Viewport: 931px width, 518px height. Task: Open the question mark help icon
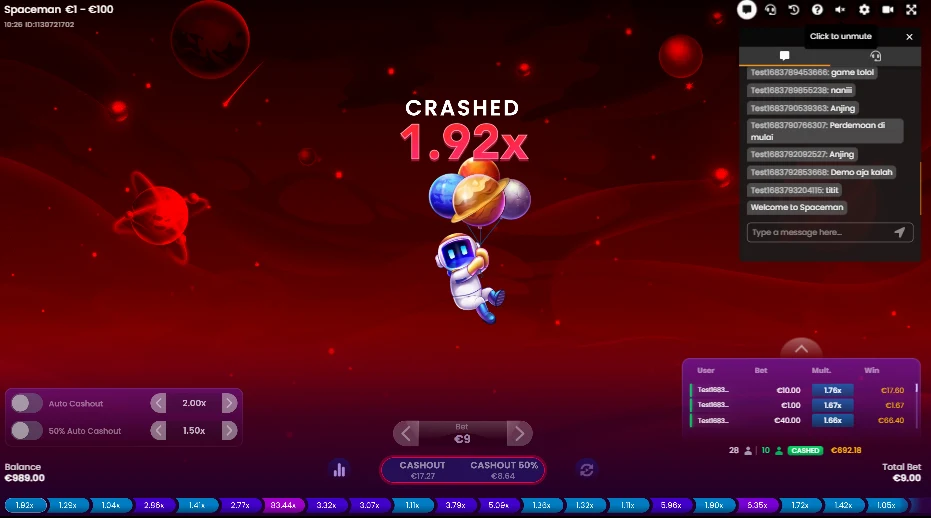click(817, 10)
